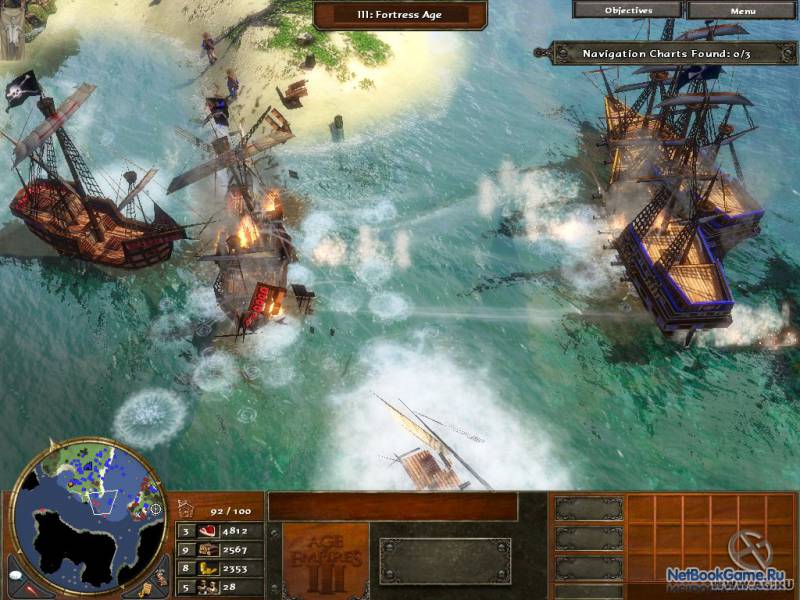The height and width of the screenshot is (600, 800).
Task: Select the wood resource row
Action: (x=220, y=549)
